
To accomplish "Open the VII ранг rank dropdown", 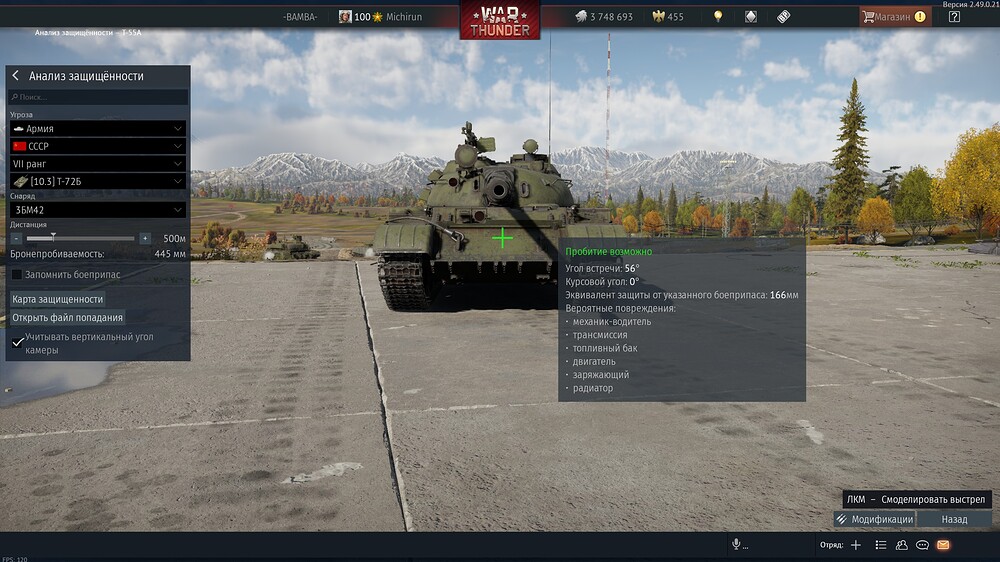I will pyautogui.click(x=98, y=163).
